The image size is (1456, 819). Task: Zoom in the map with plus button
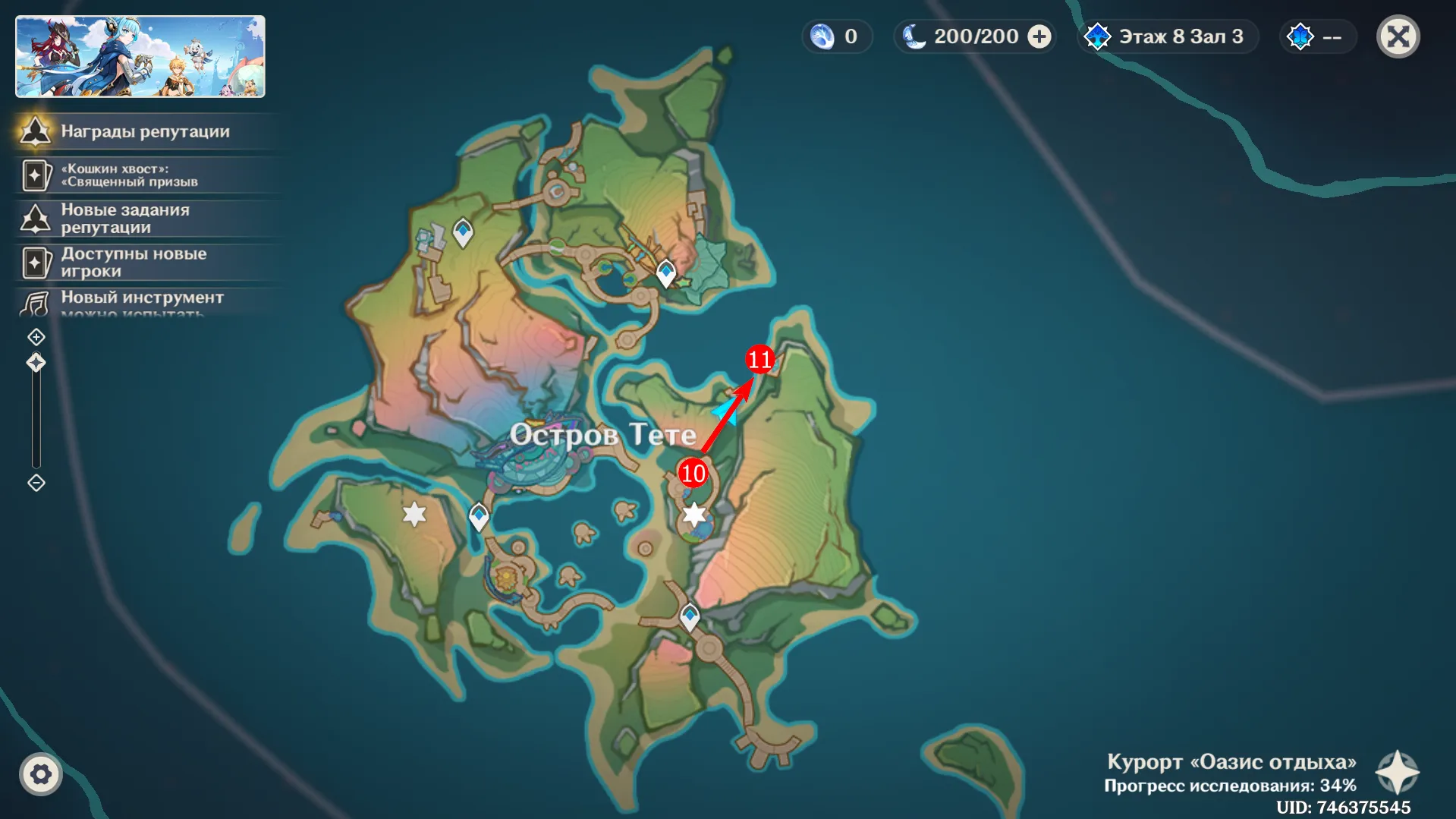tap(36, 337)
